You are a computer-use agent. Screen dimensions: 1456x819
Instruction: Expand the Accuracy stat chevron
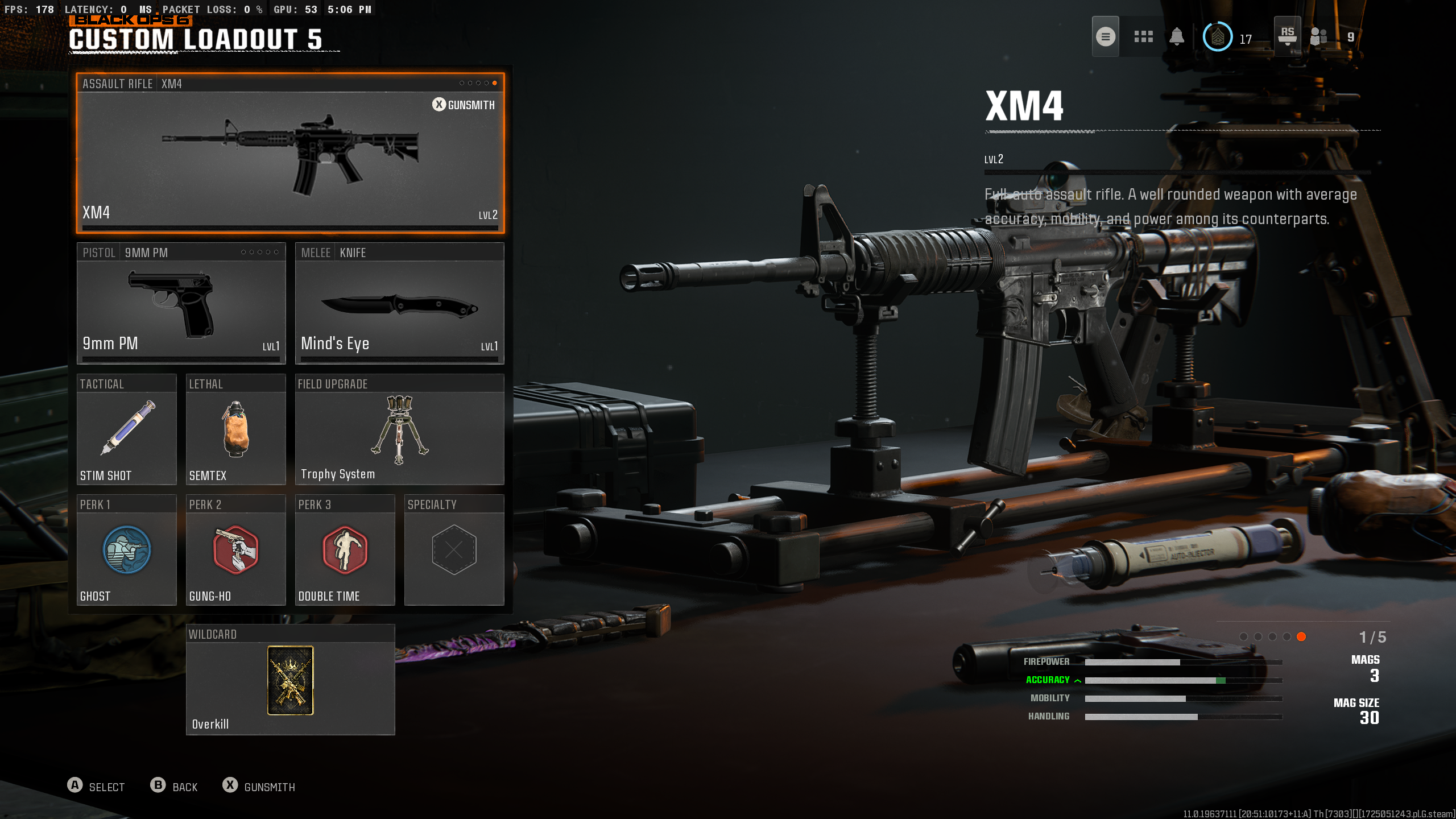click(x=1077, y=679)
